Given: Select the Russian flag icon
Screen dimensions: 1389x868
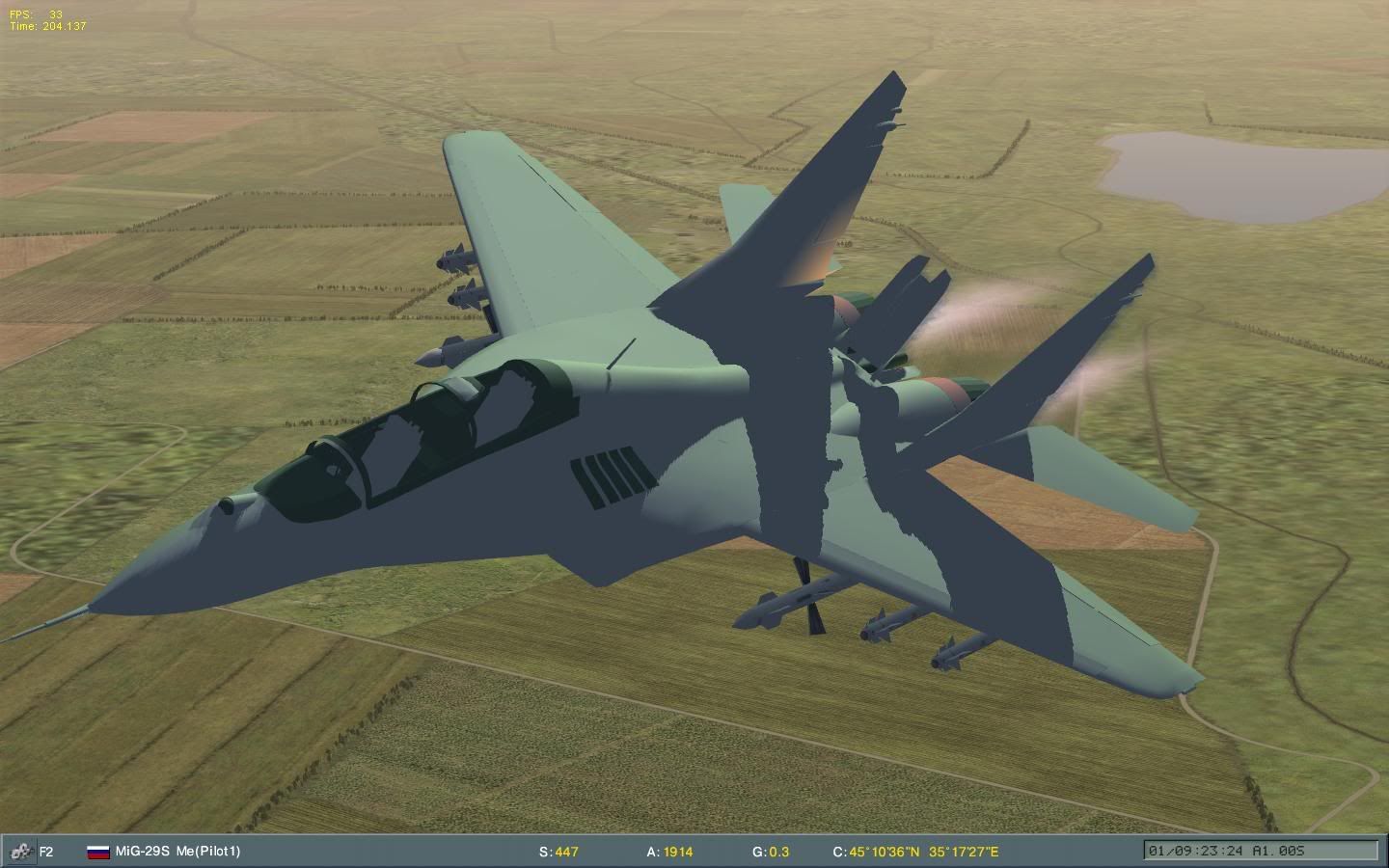Looking at the screenshot, I should pos(97,852).
